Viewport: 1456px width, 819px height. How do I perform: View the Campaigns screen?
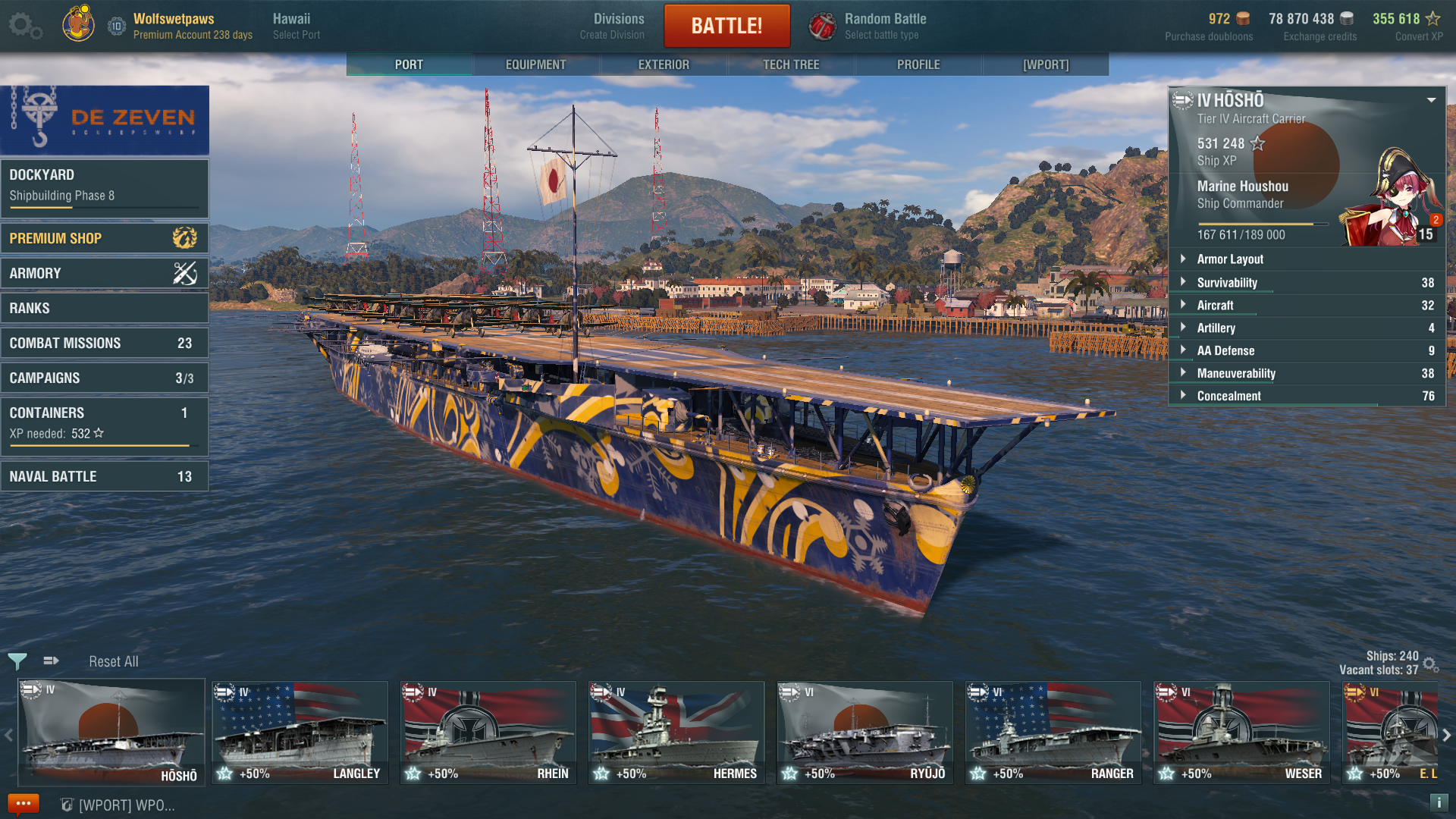tap(105, 378)
